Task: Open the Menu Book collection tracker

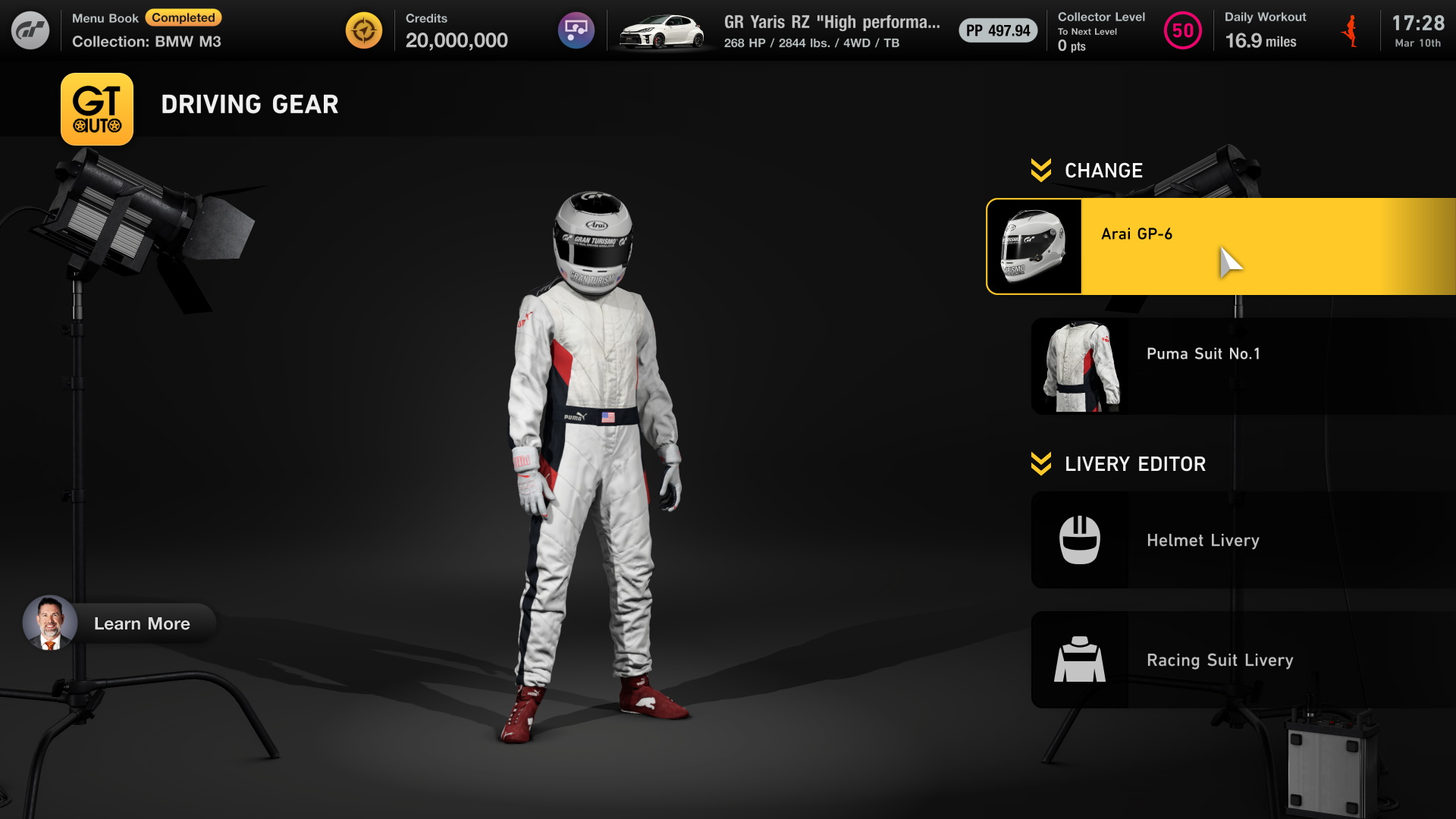Action: click(146, 30)
